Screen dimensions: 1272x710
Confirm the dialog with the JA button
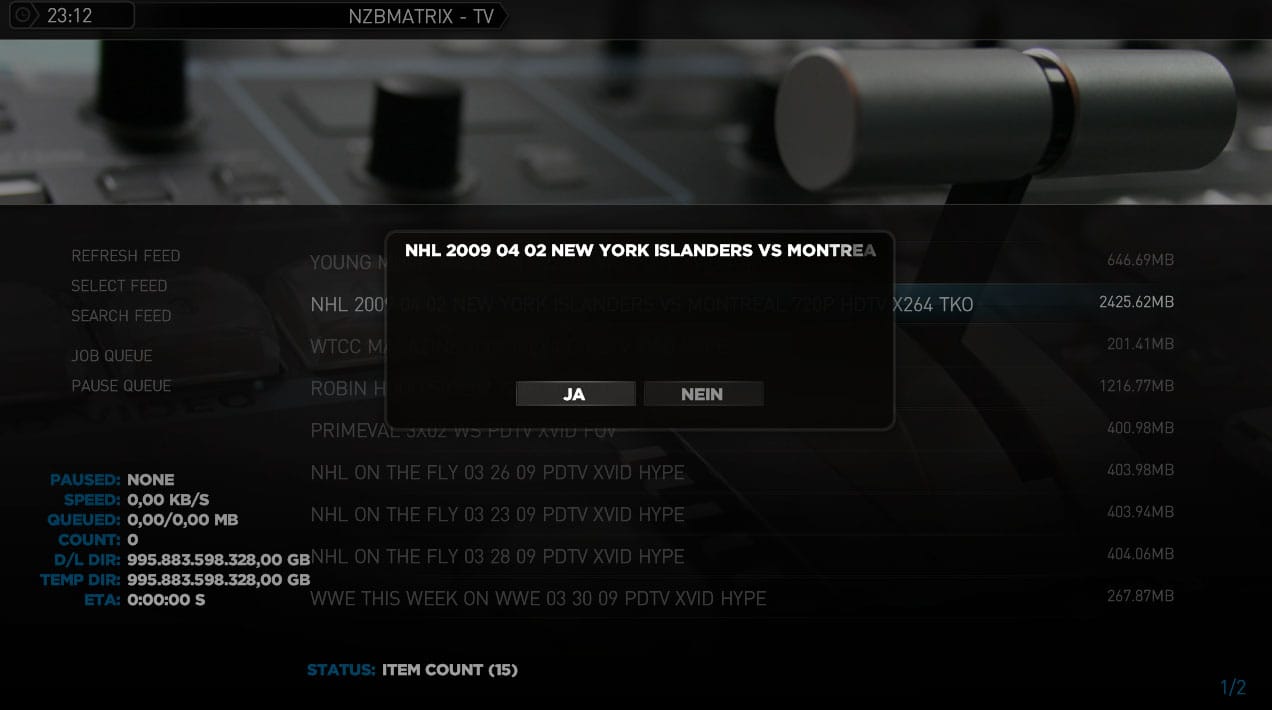575,394
